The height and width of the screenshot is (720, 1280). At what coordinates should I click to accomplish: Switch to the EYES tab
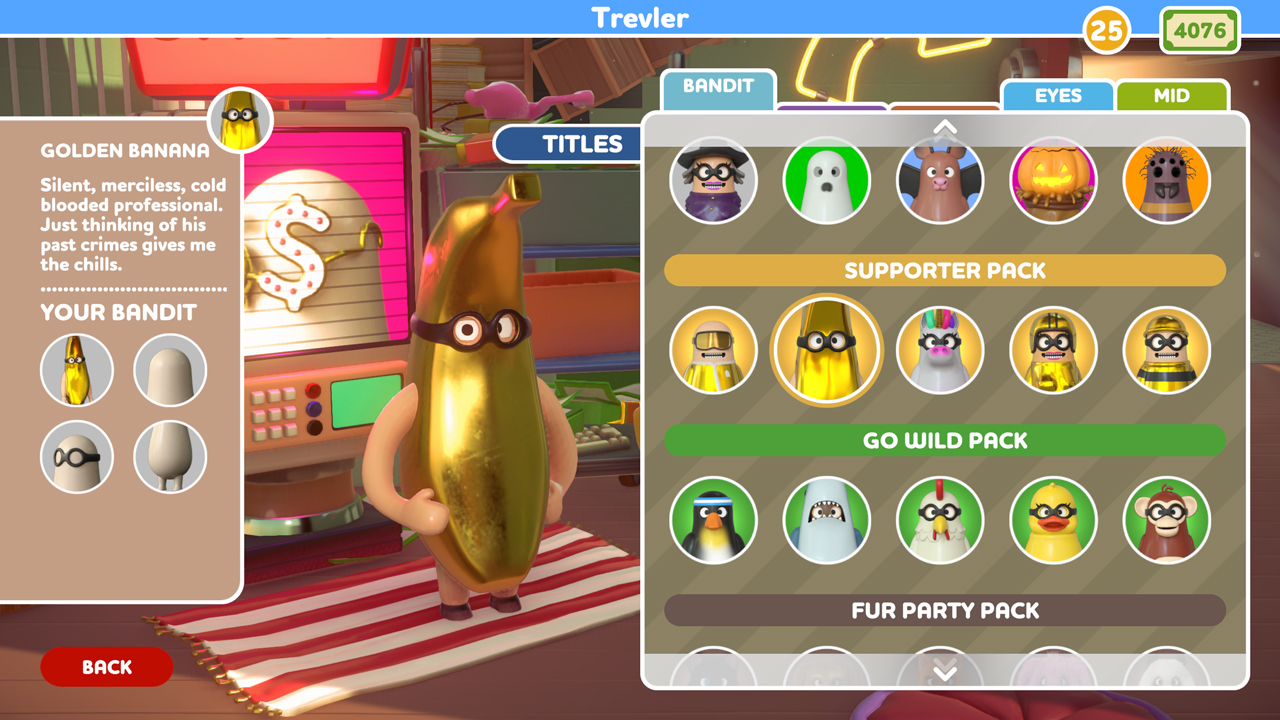1057,96
